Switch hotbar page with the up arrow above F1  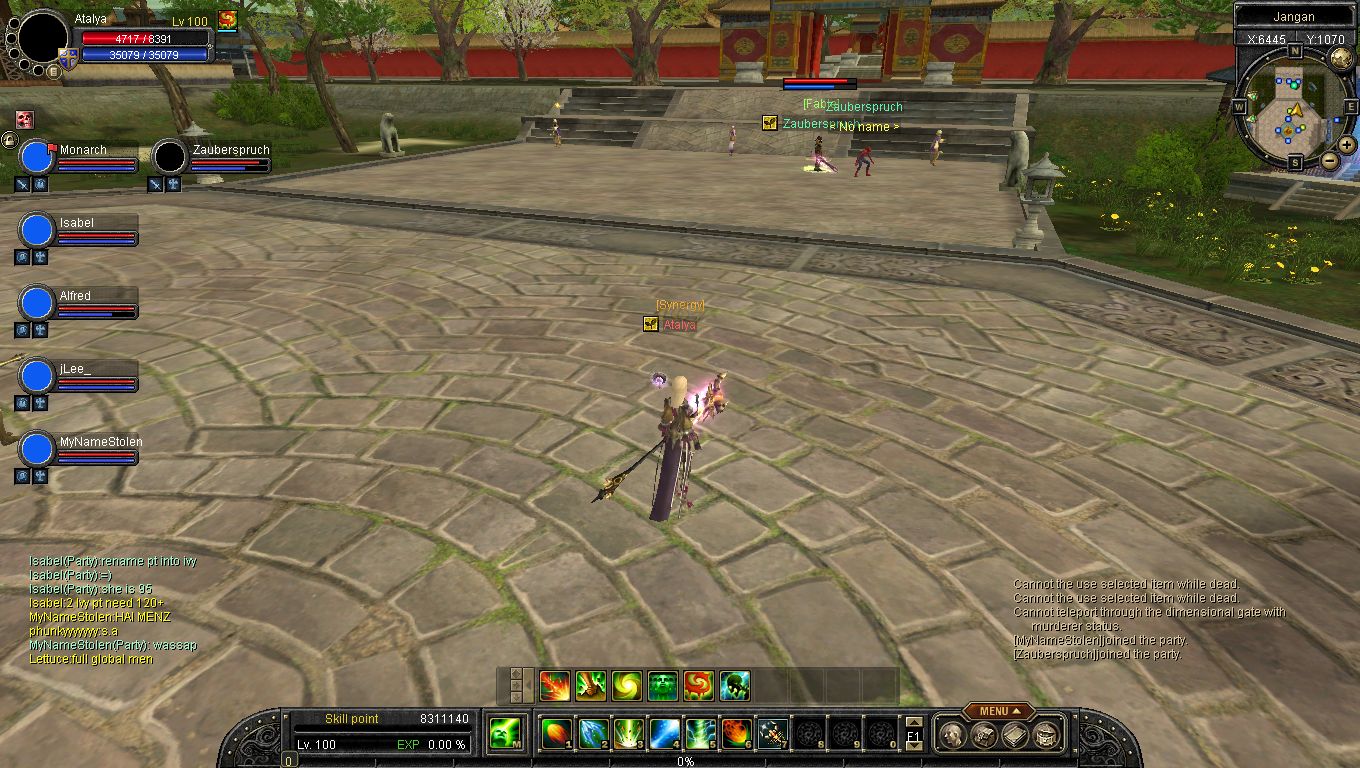(x=913, y=722)
